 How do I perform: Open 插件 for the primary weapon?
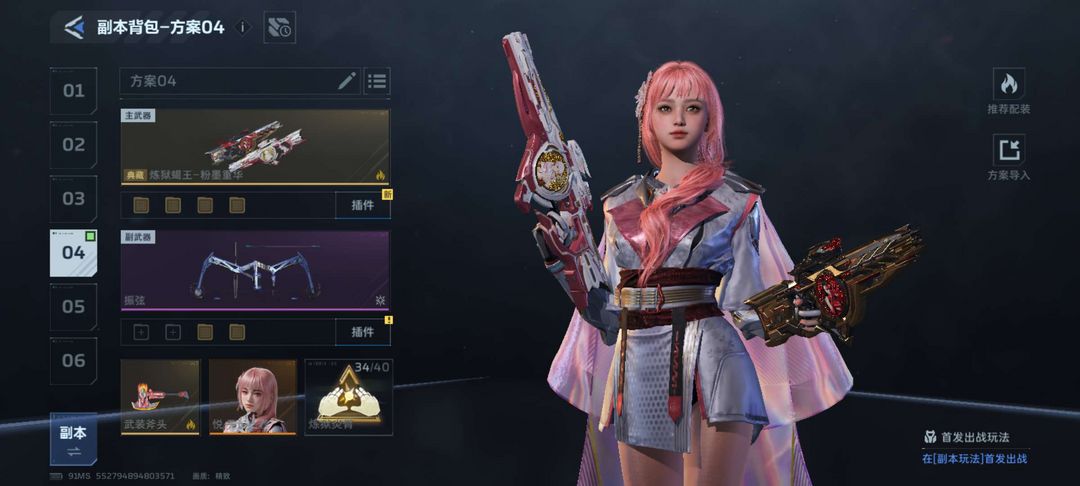tap(362, 205)
